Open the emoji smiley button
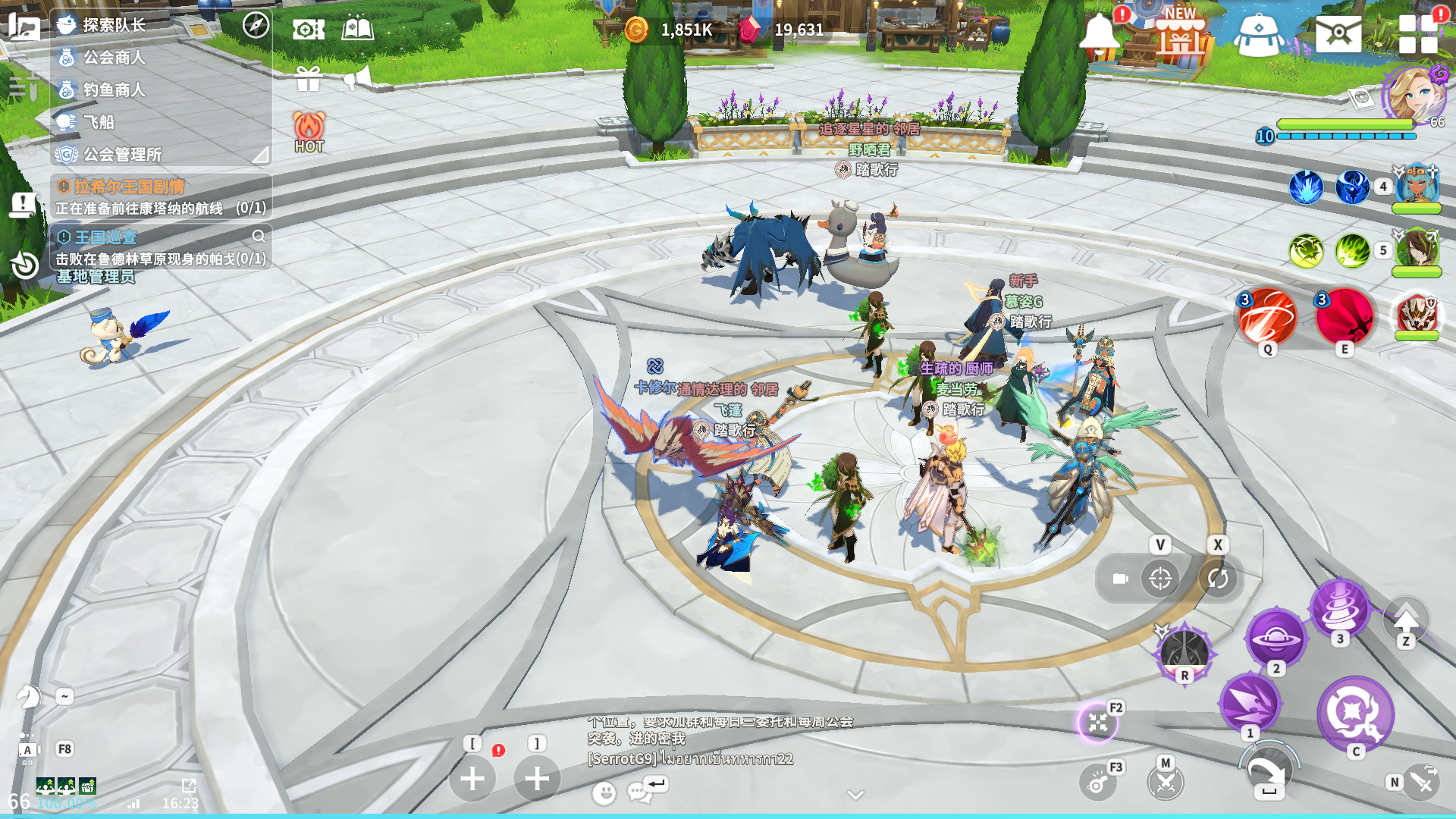The height and width of the screenshot is (819, 1456). [x=604, y=793]
